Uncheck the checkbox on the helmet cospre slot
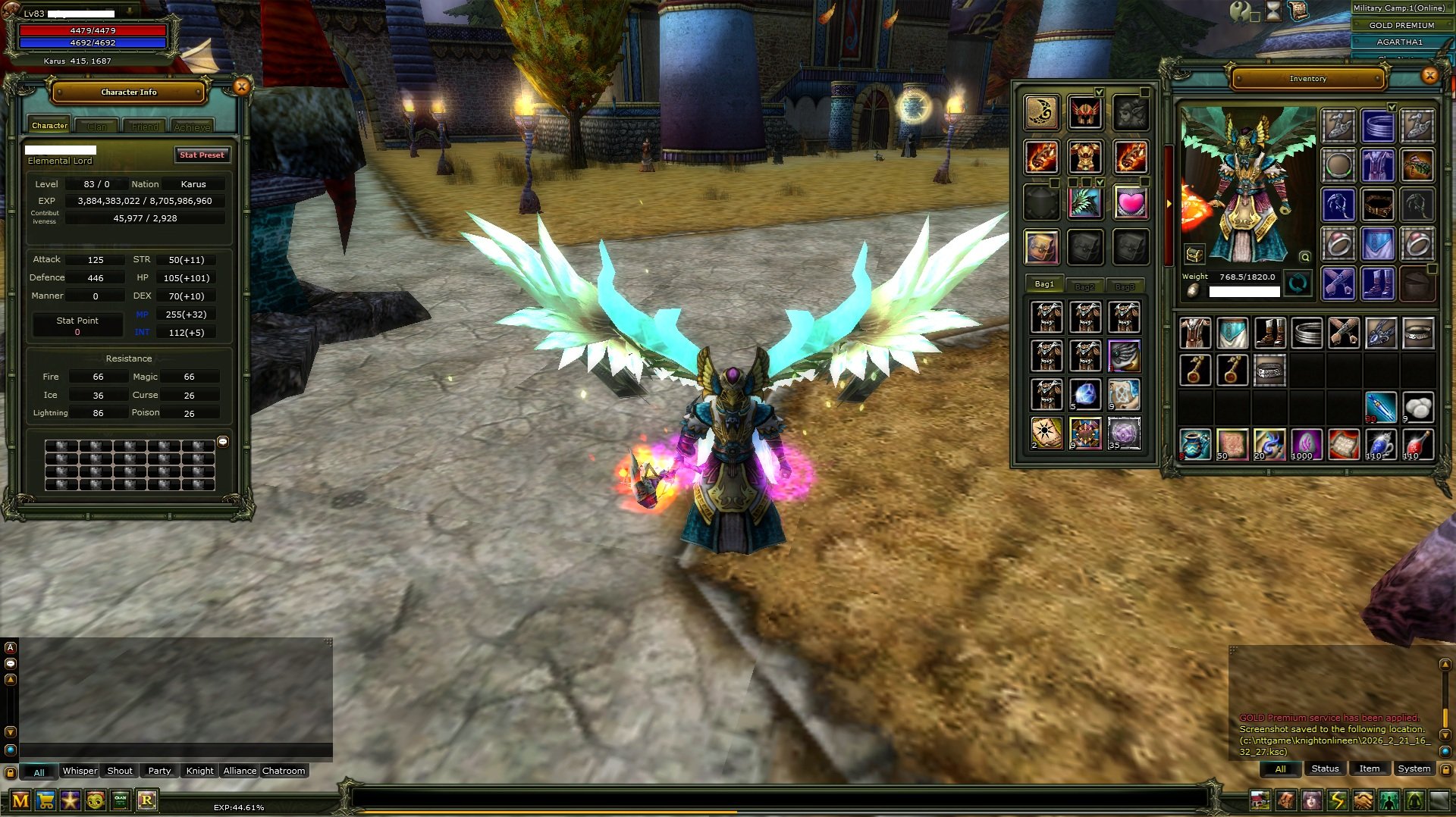Screen dimensions: 1456x817 coord(1099,92)
